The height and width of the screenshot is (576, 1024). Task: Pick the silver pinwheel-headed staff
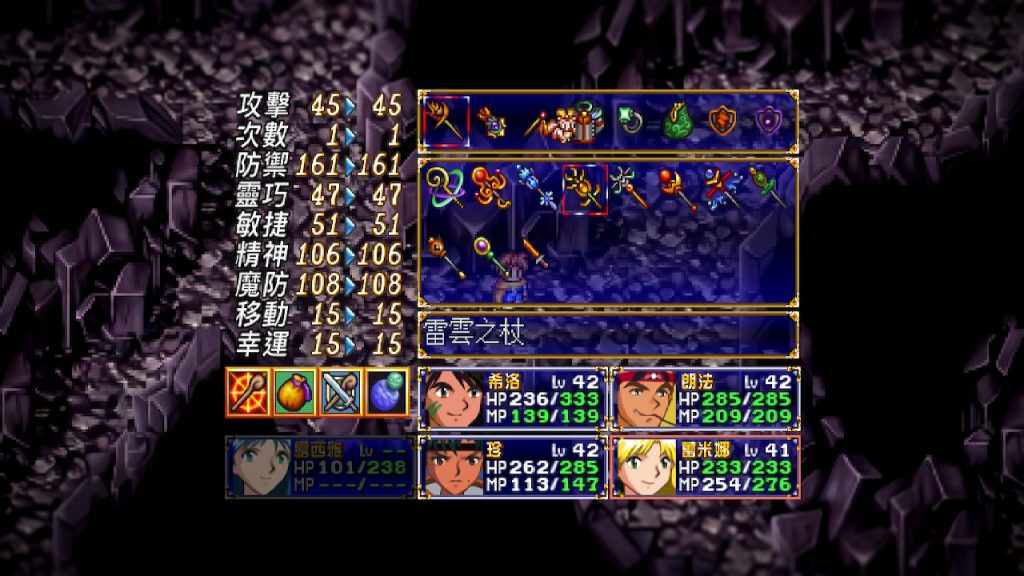pyautogui.click(x=630, y=188)
